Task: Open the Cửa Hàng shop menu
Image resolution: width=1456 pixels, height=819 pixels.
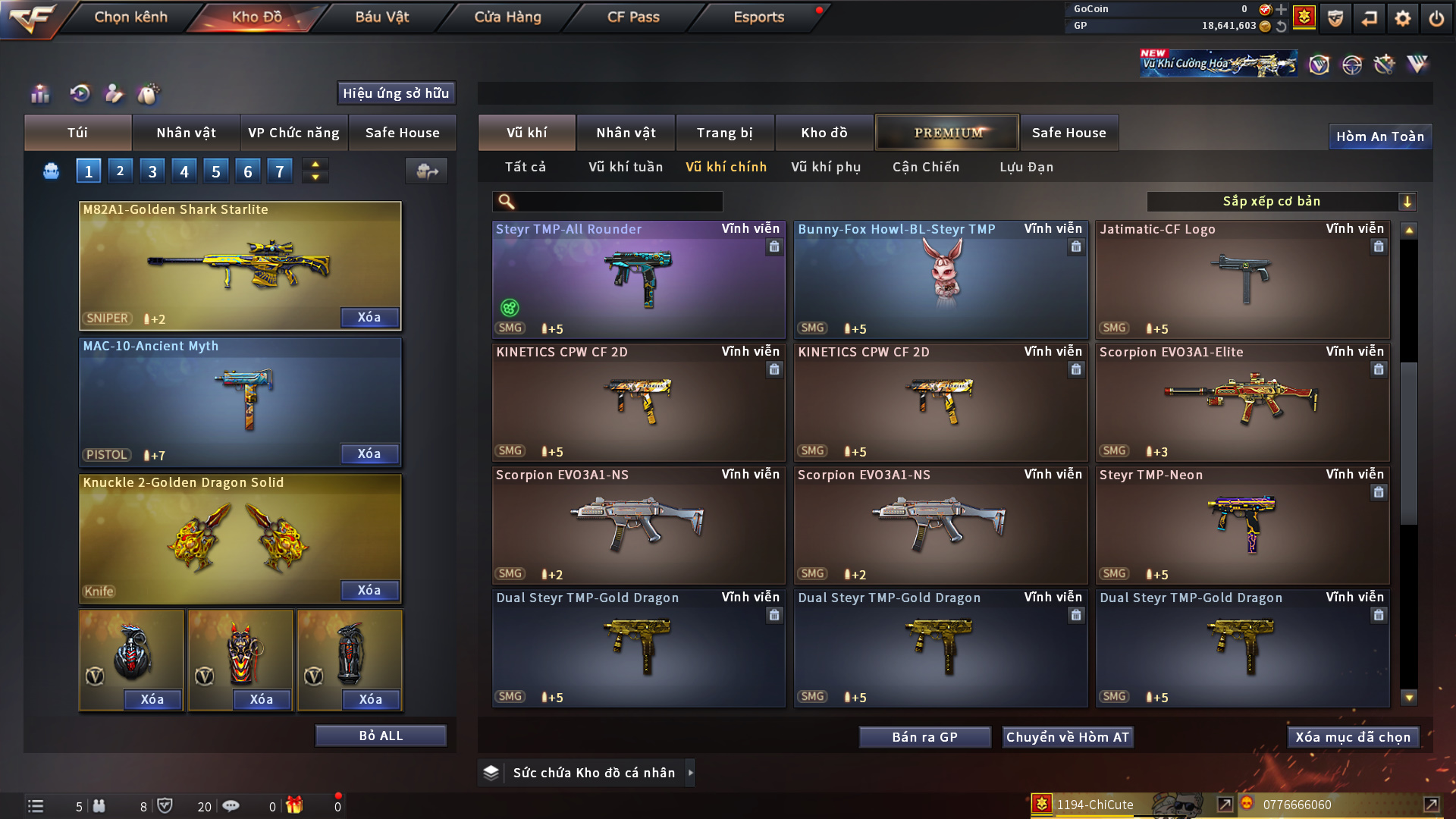Action: (507, 17)
